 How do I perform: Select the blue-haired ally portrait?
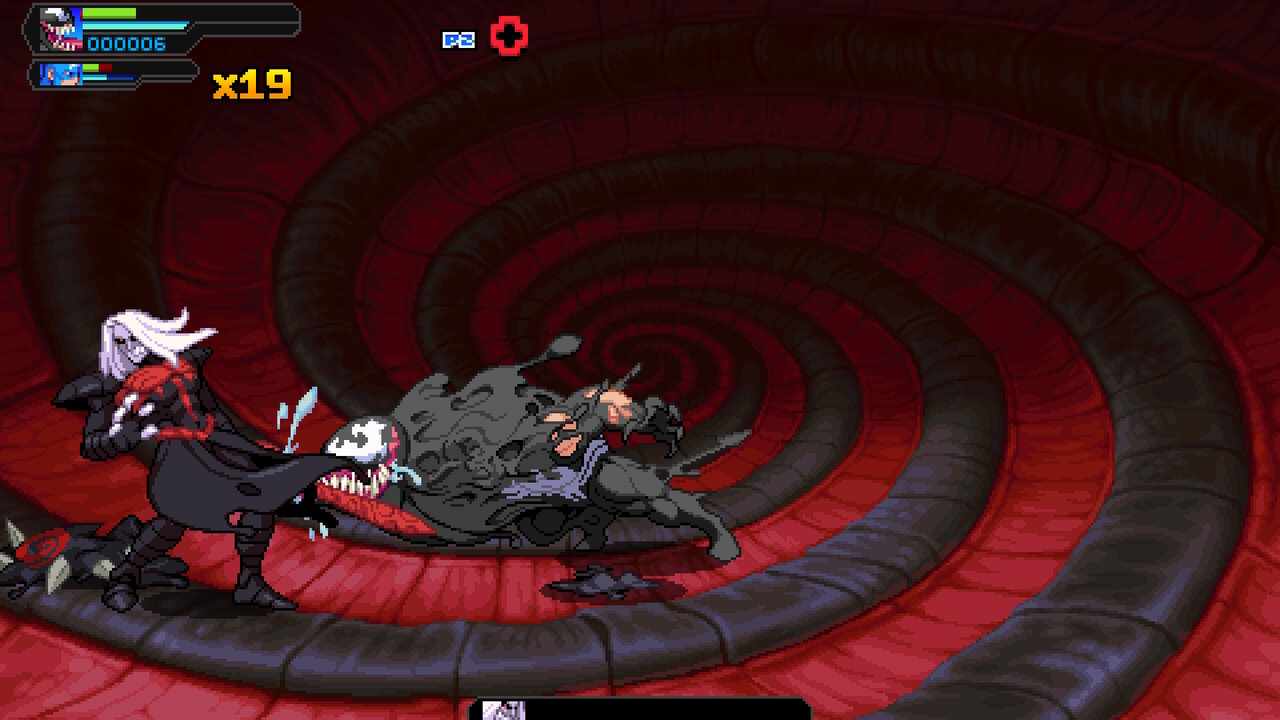(62, 74)
